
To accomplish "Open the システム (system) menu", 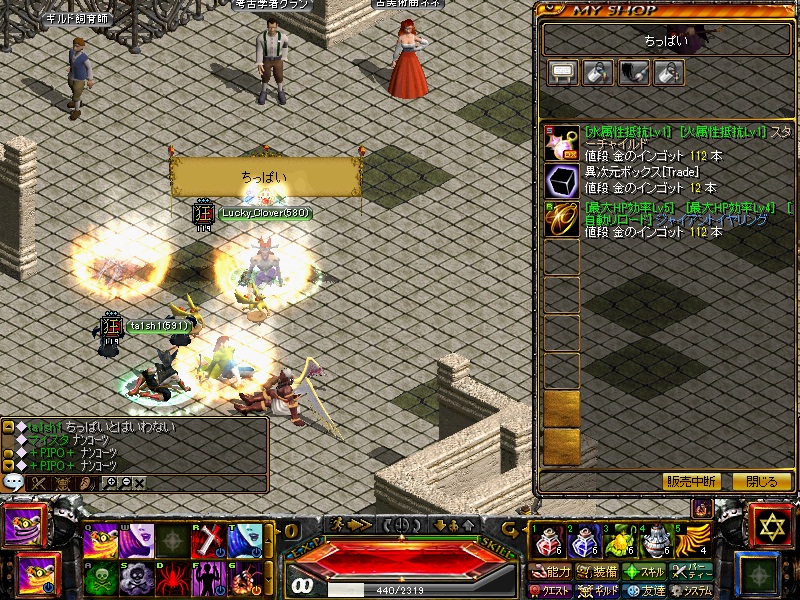I will coord(692,590).
